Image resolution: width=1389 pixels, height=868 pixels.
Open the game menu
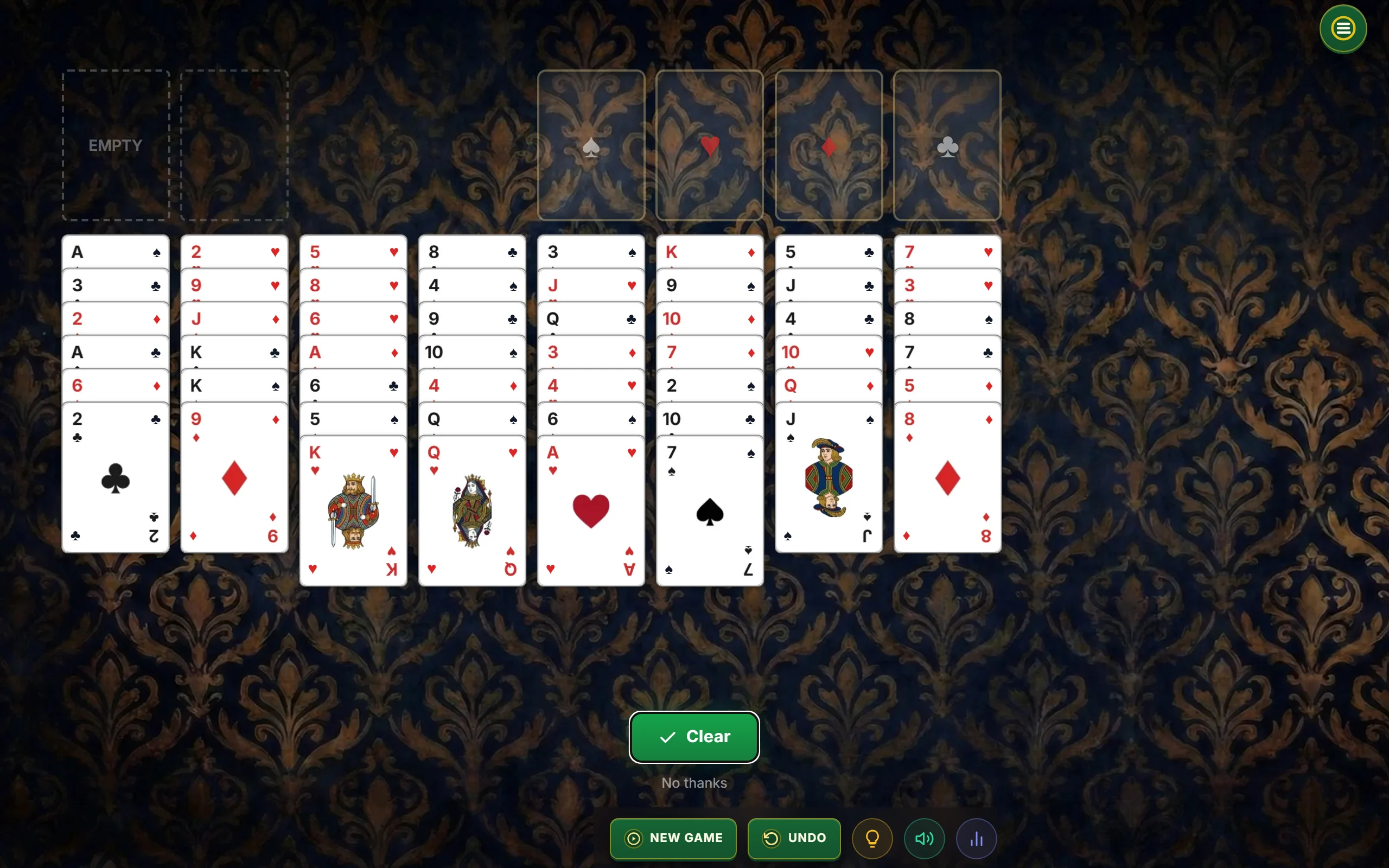tap(1342, 28)
